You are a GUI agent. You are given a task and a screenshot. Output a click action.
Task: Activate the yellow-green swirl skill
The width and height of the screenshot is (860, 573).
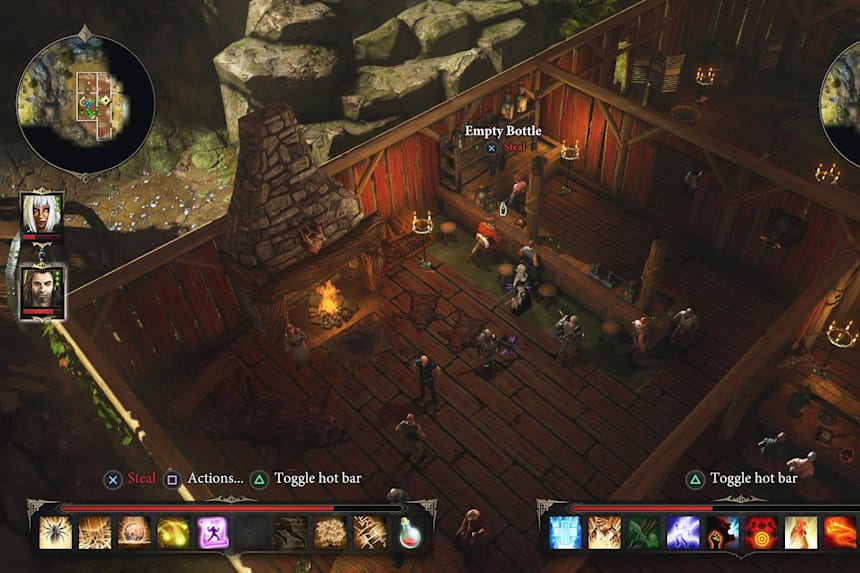pos(173,532)
